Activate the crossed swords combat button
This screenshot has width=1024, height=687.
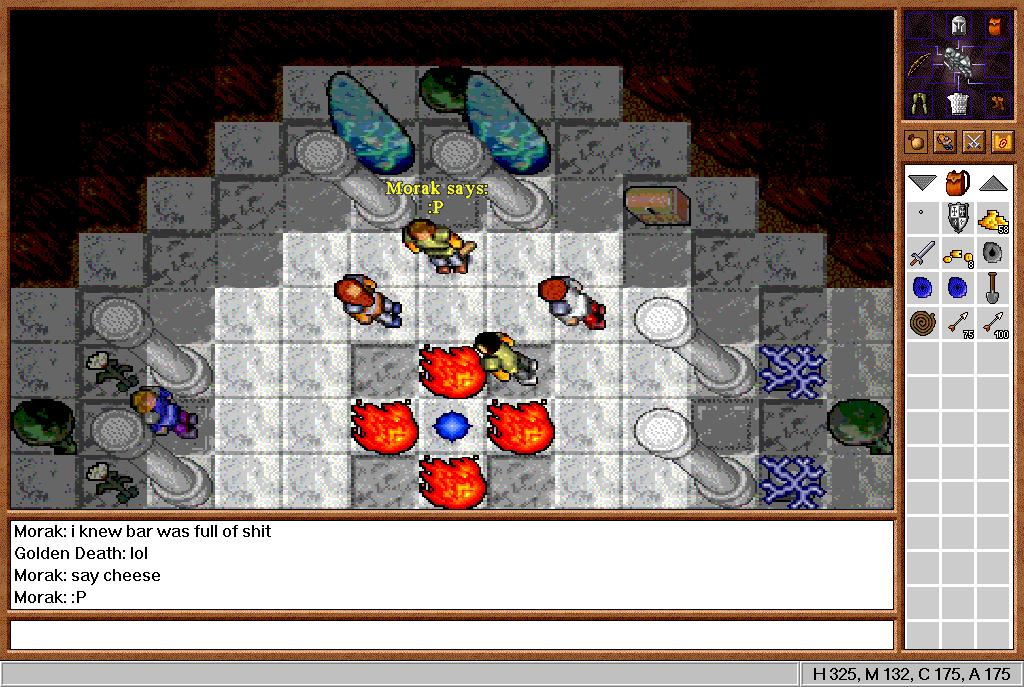click(x=973, y=142)
